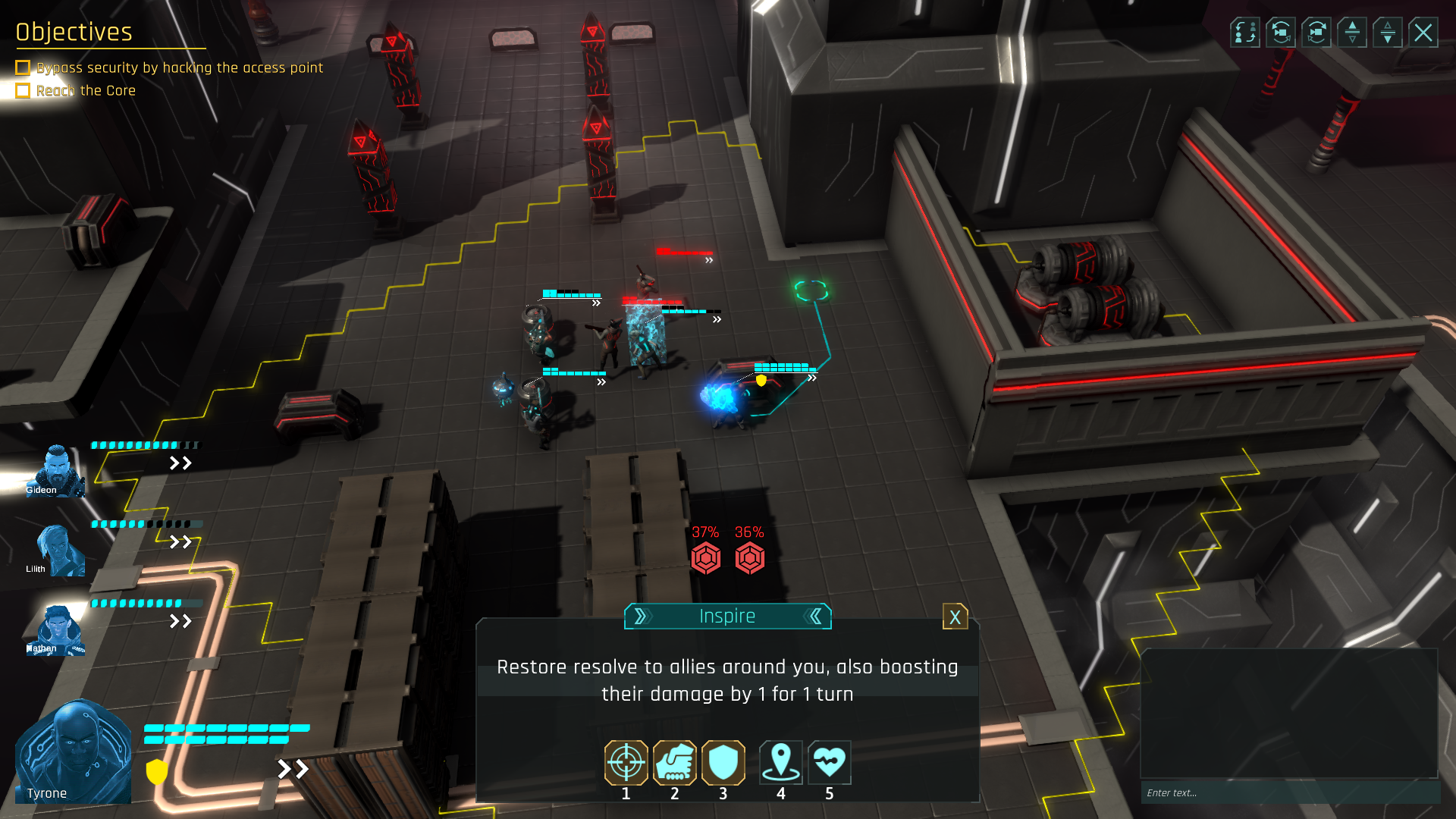Confirm the Inspire ability banner

(727, 617)
